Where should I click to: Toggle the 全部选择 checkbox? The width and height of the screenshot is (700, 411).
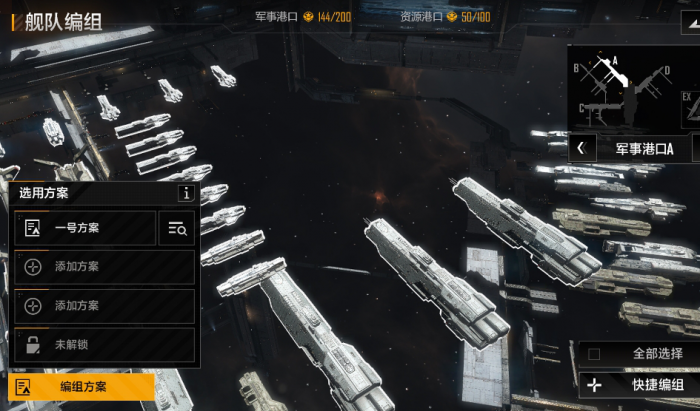pos(594,353)
